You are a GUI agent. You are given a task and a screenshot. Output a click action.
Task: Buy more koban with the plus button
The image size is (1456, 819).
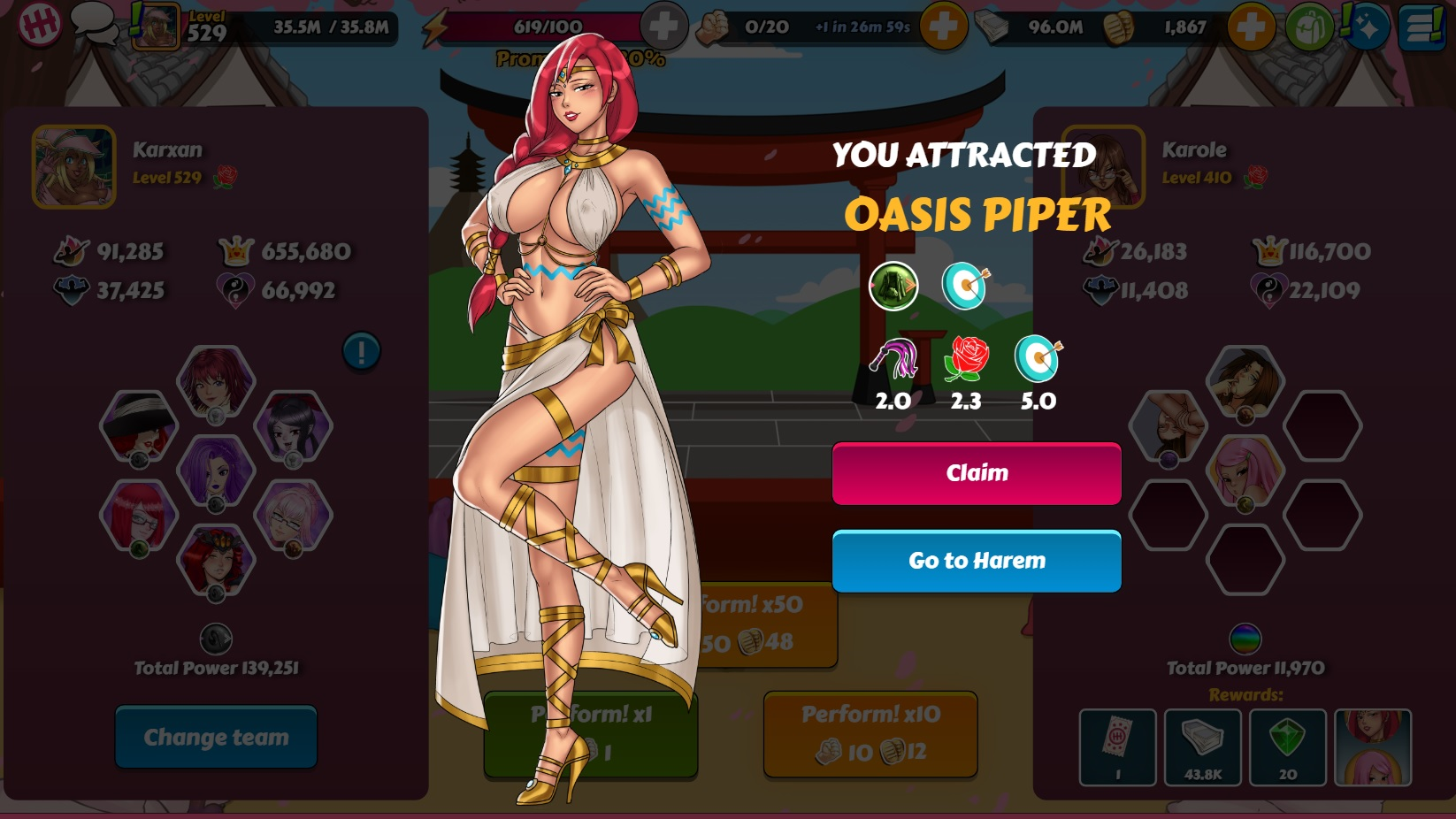pos(1250,27)
